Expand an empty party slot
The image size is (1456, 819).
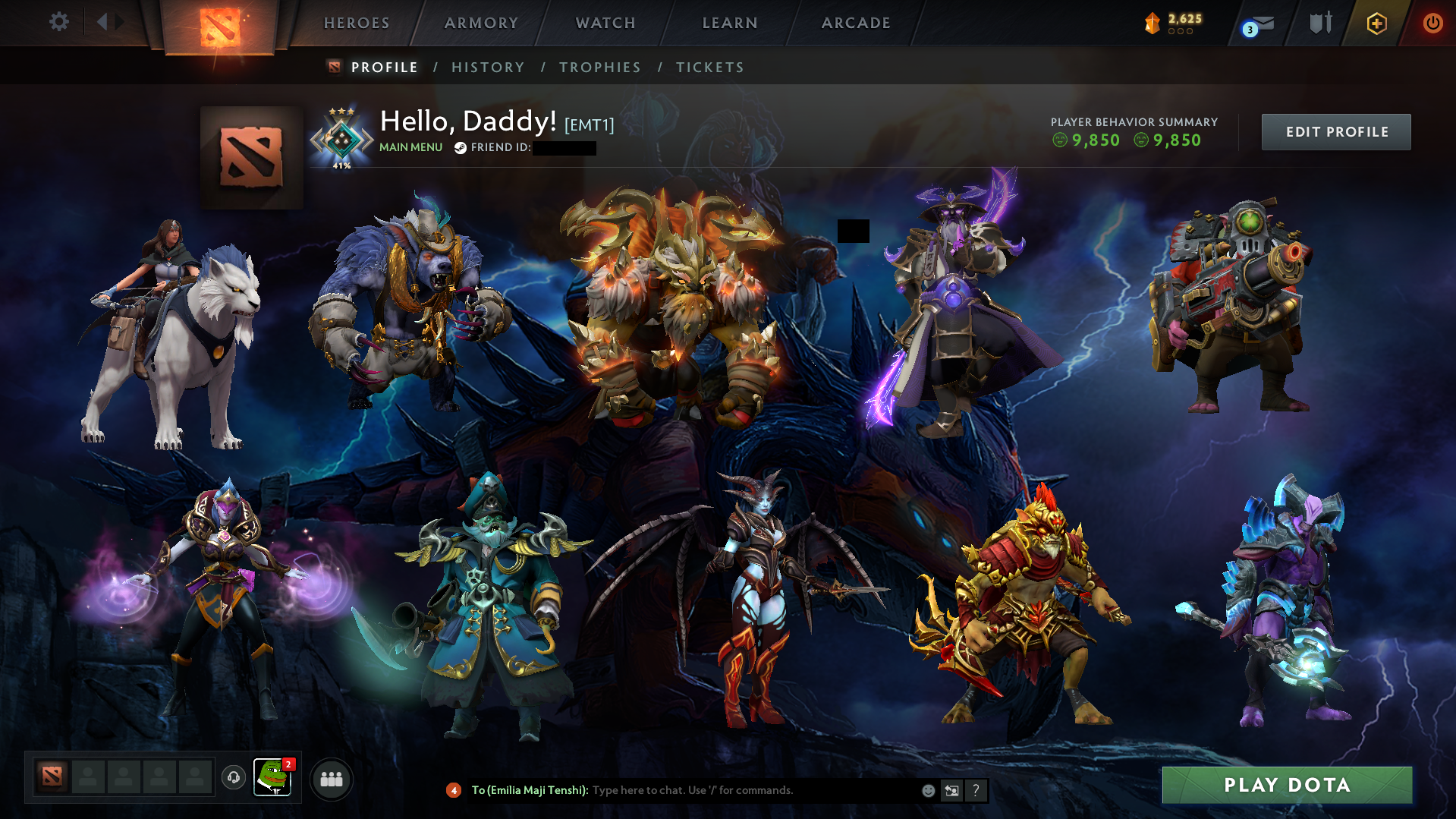(x=87, y=777)
